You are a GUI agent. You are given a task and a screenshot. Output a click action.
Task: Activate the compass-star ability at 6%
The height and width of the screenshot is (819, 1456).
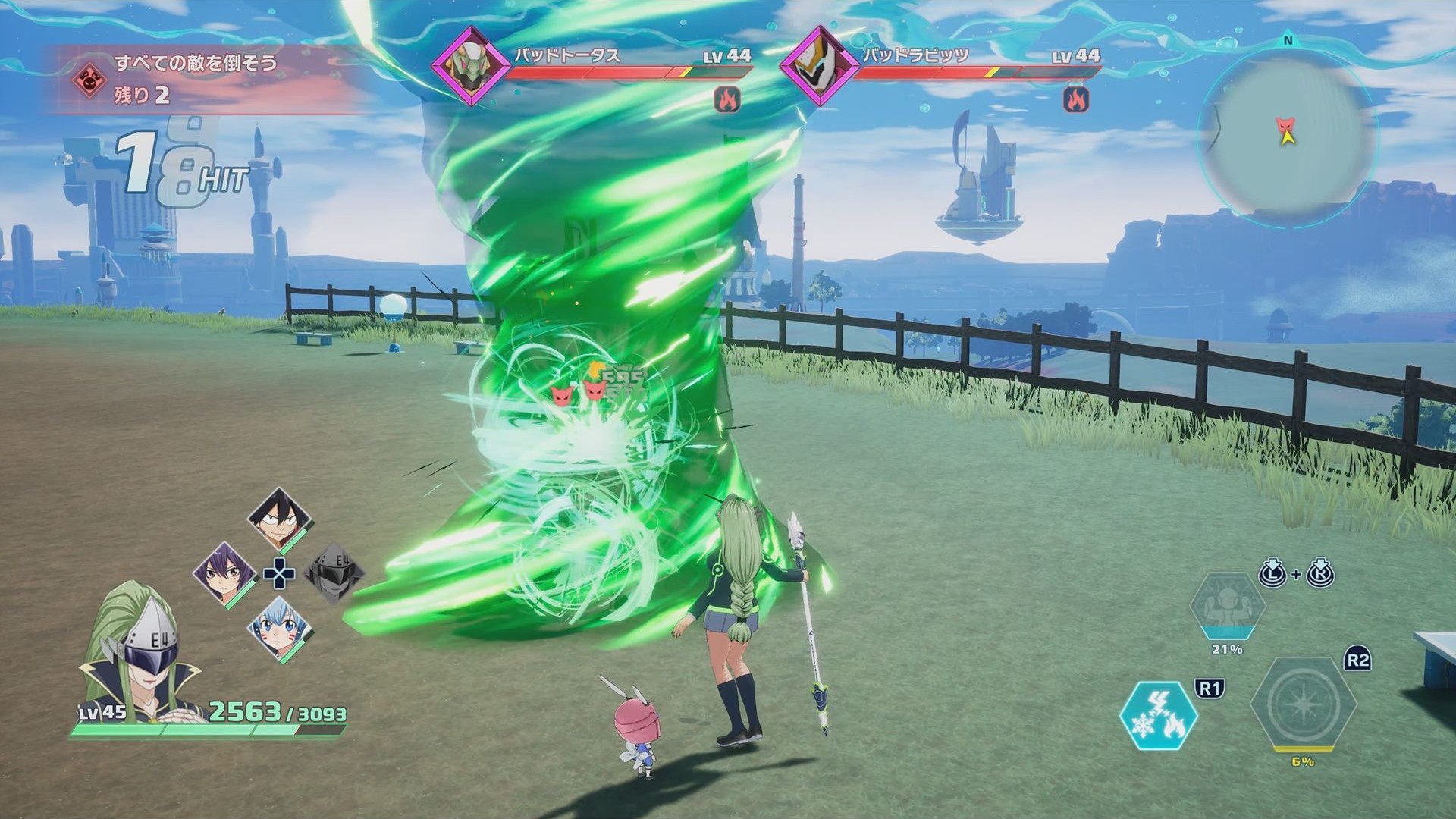tap(1302, 705)
